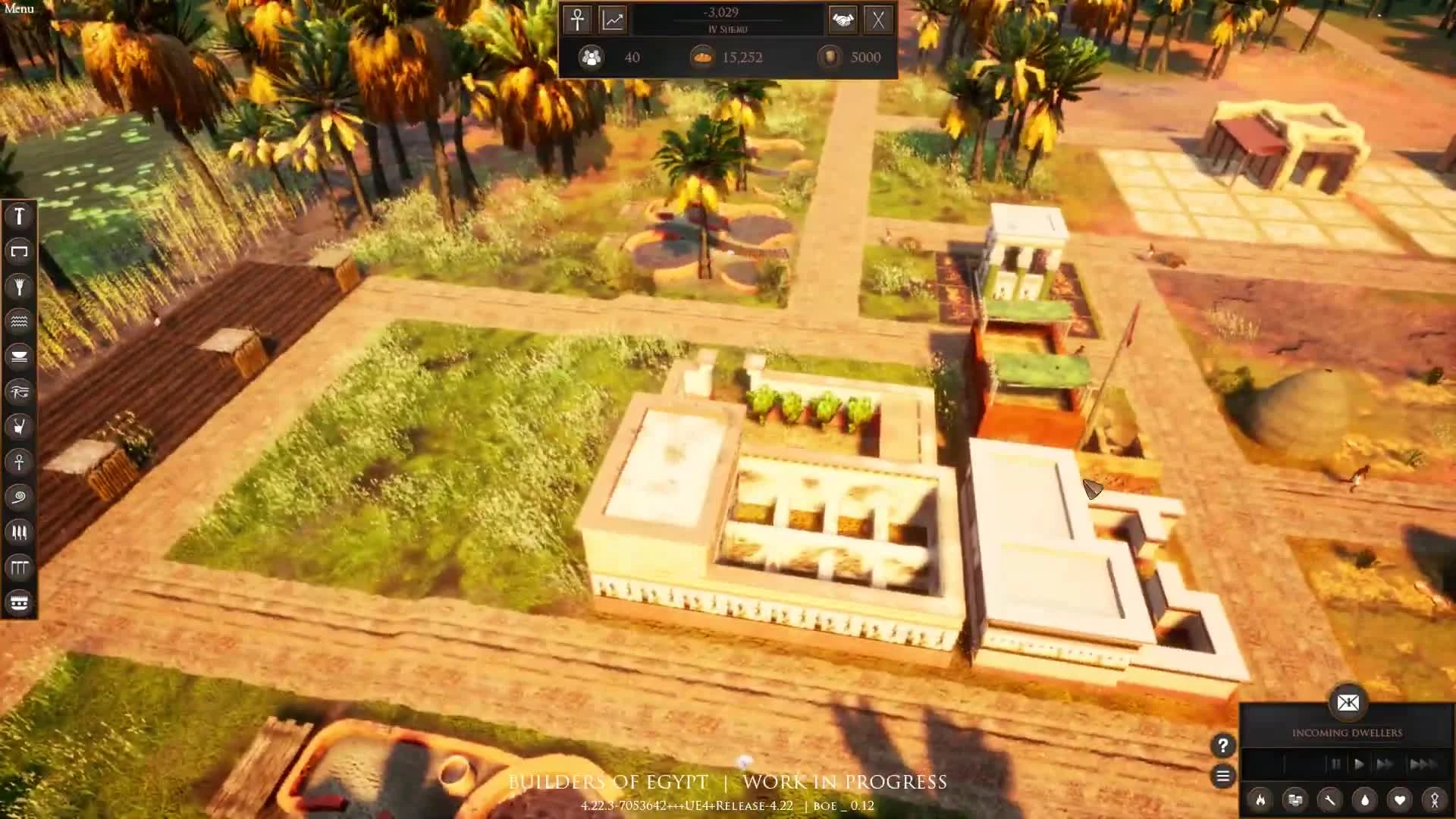Select the ankh icon in the sidebar

[19, 463]
